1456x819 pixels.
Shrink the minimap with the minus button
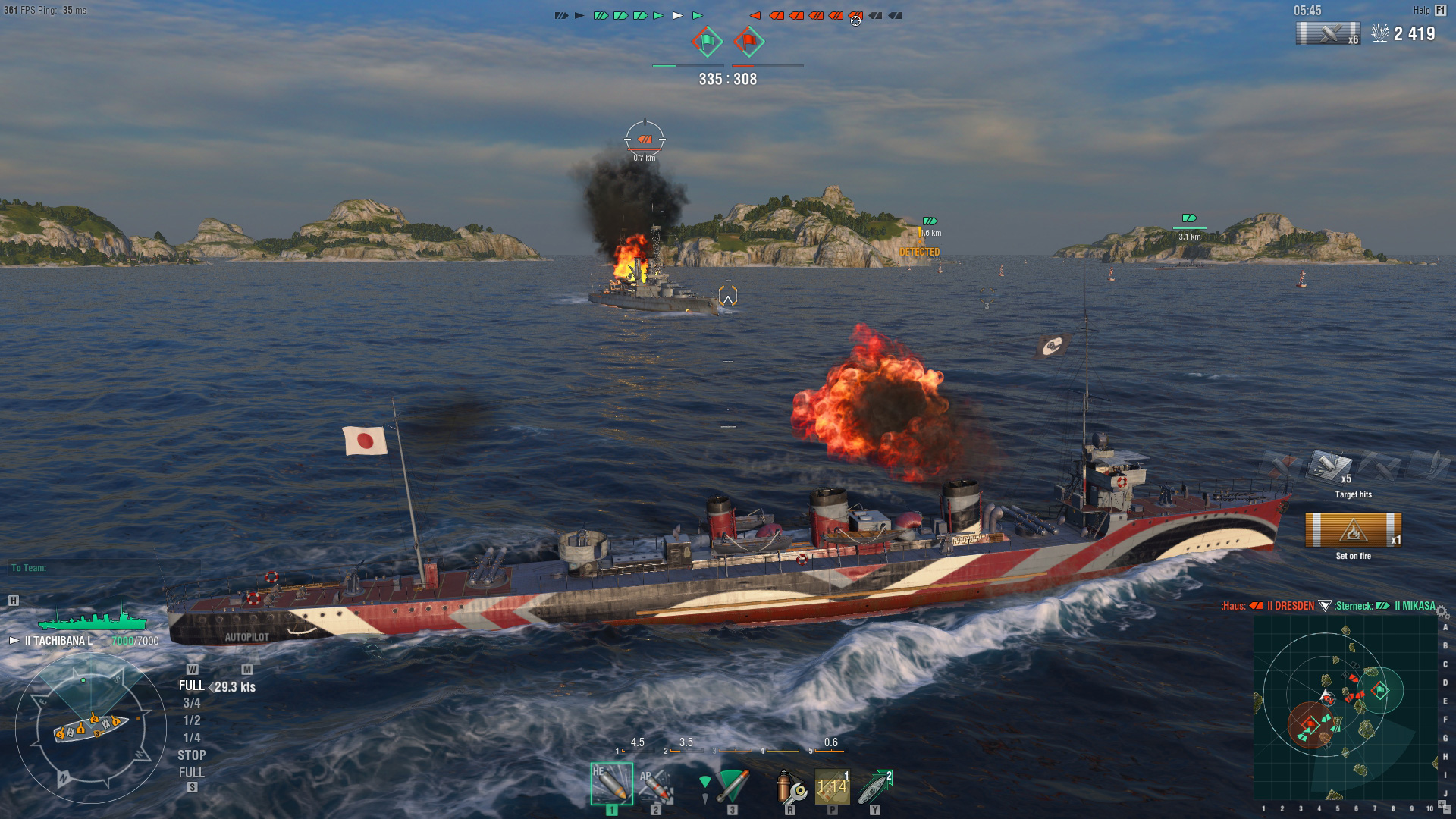[x=1447, y=810]
